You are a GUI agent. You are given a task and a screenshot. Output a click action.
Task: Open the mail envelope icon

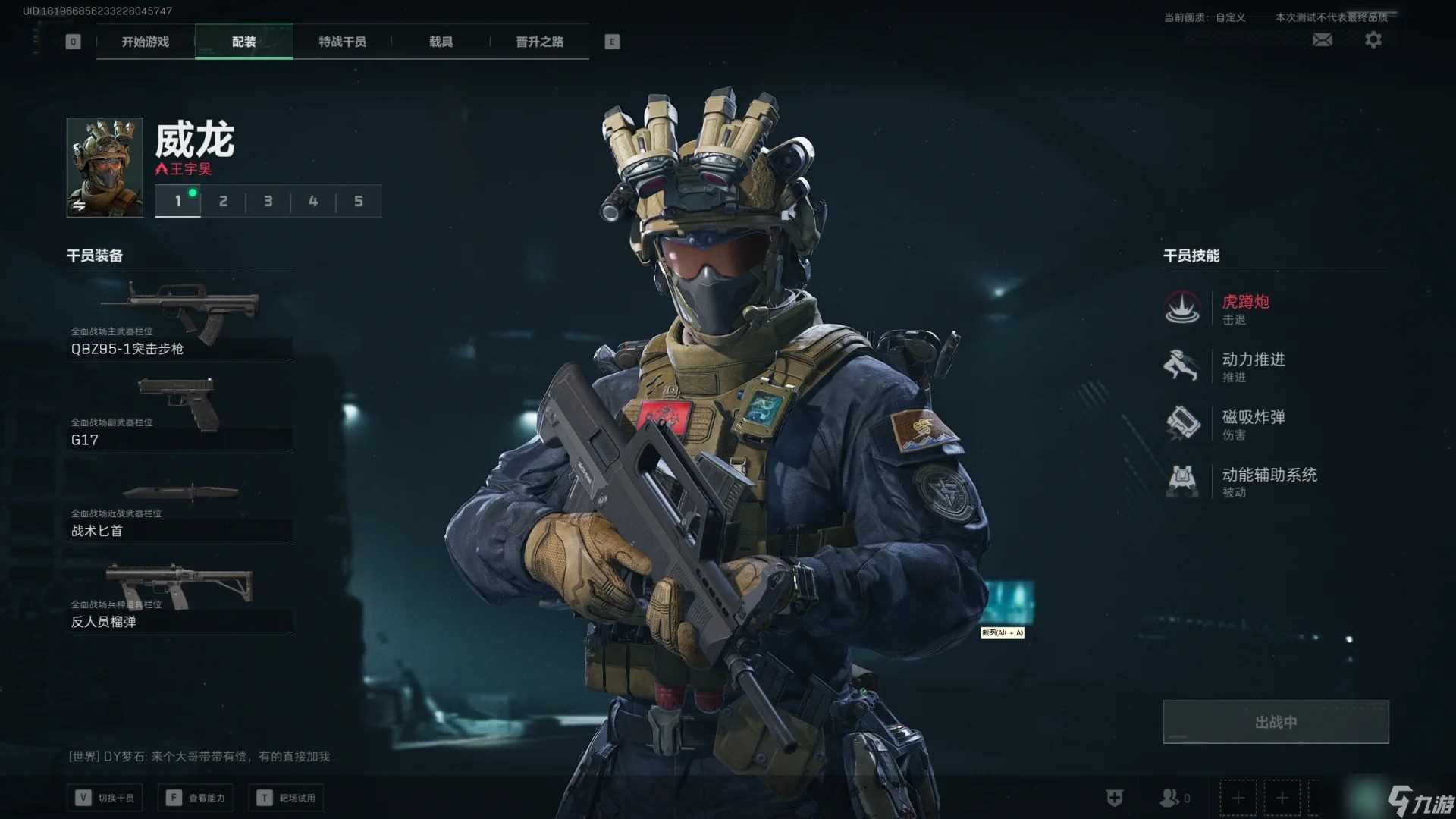pos(1322,39)
